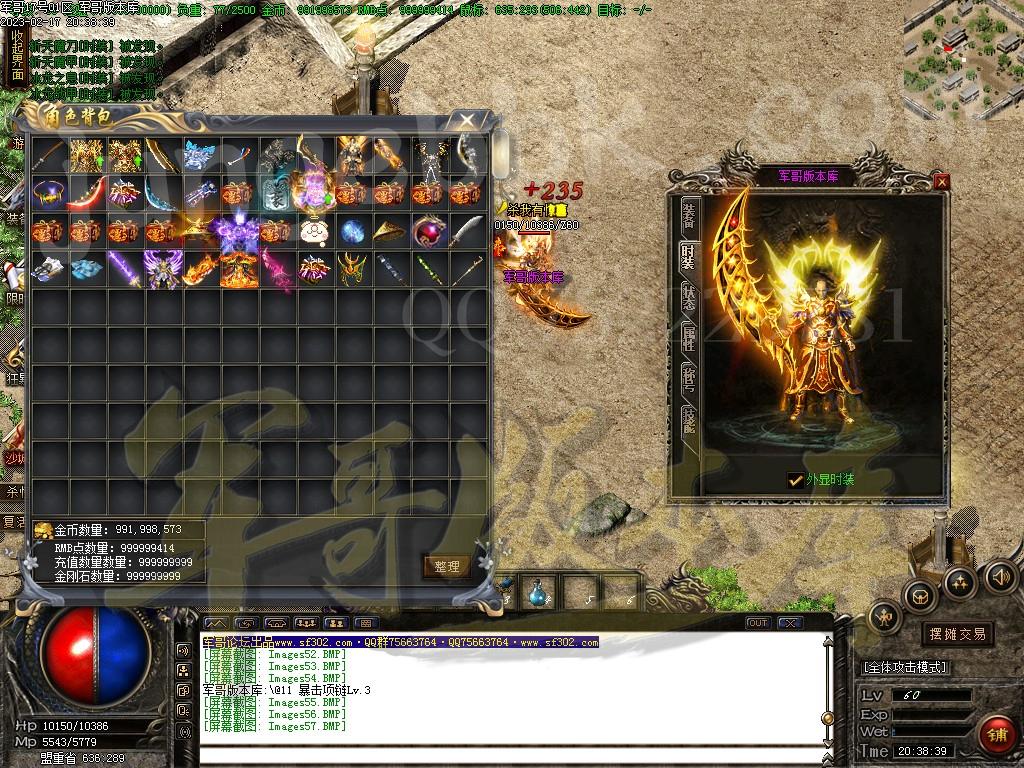Toggle the 全体攻击模式 attack mode label
This screenshot has width=1024, height=768.
tap(905, 667)
